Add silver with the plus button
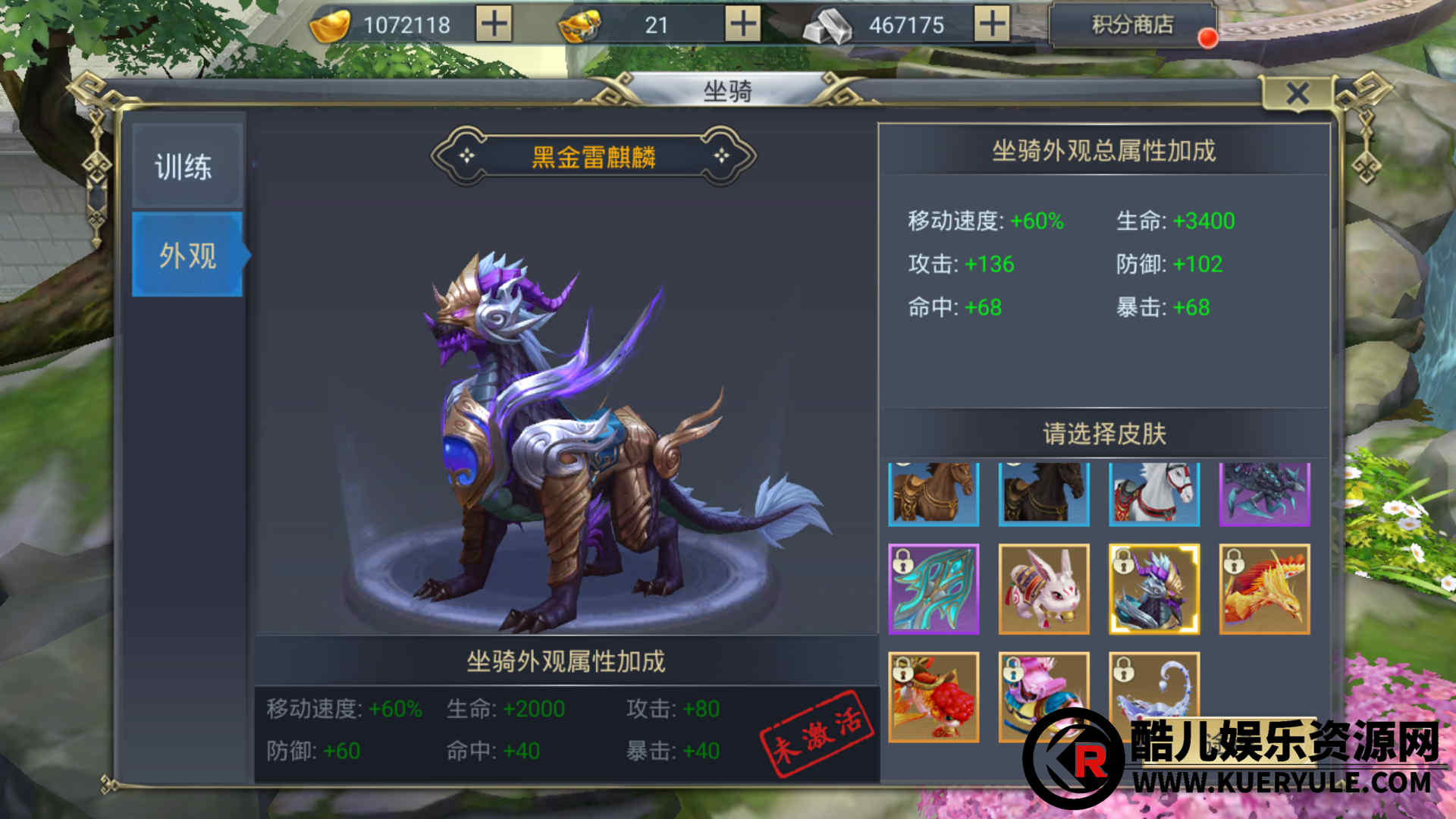 tap(991, 24)
